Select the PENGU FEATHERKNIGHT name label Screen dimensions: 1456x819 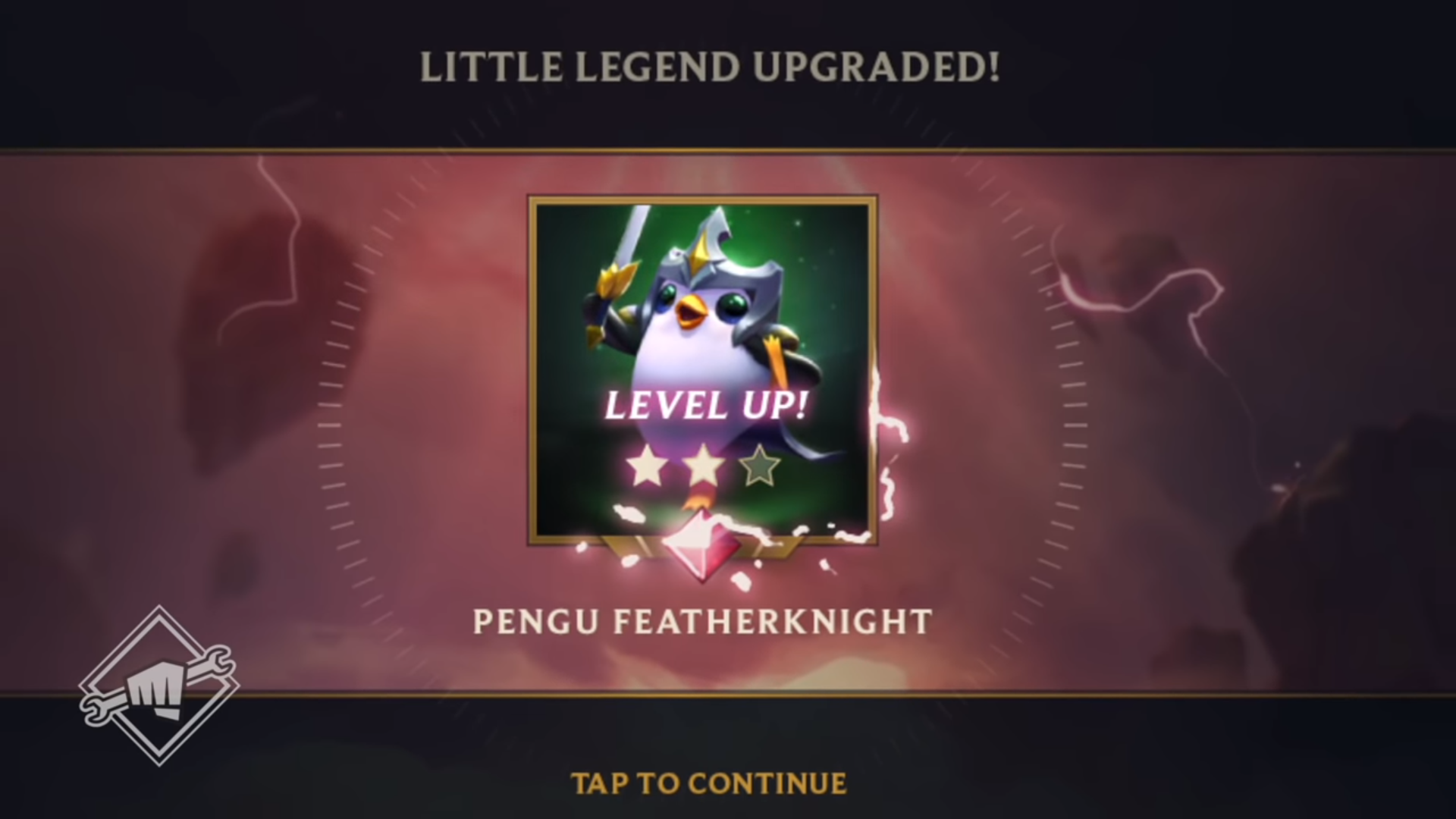pos(701,620)
